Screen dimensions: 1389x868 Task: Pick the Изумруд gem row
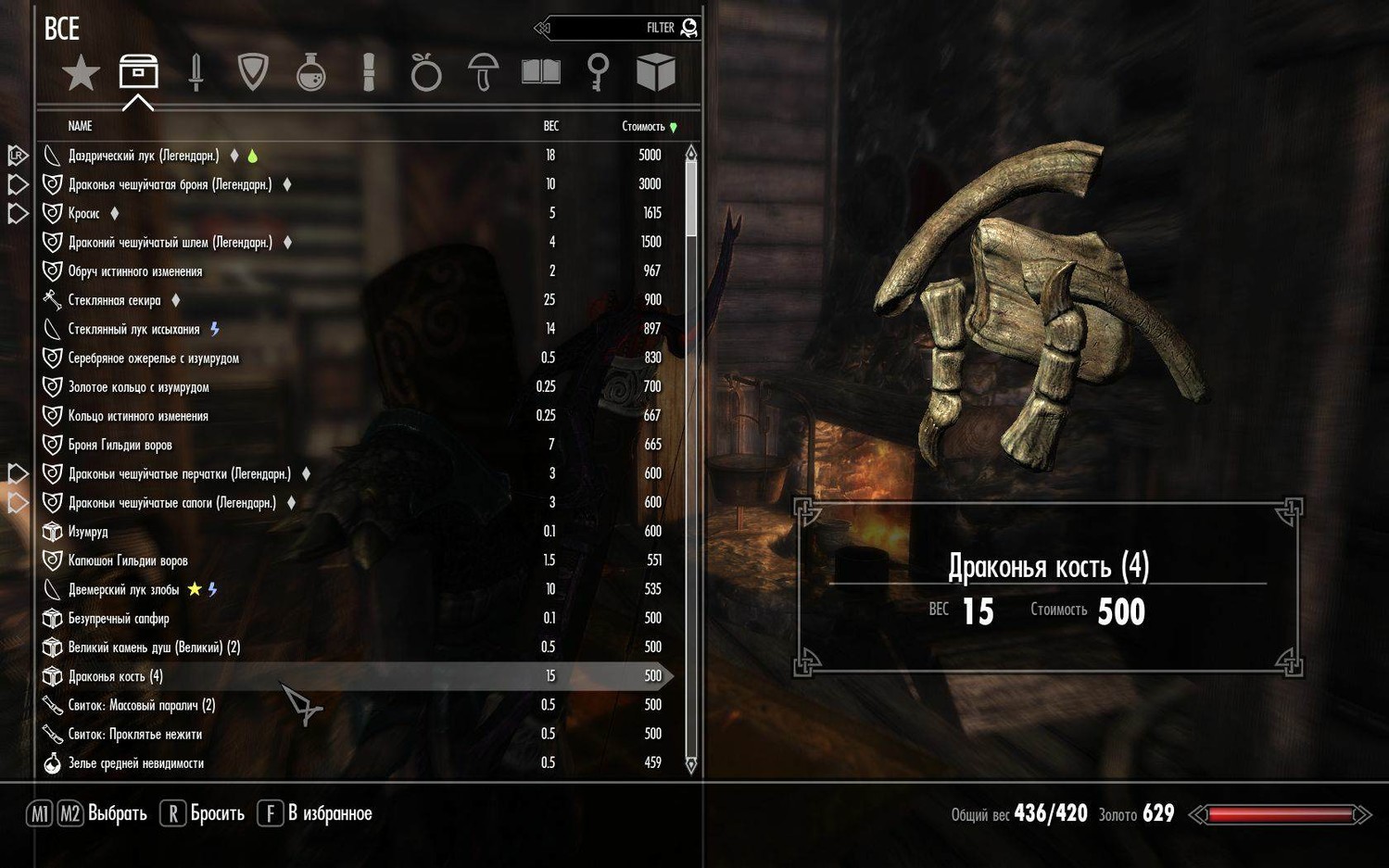pos(88,532)
